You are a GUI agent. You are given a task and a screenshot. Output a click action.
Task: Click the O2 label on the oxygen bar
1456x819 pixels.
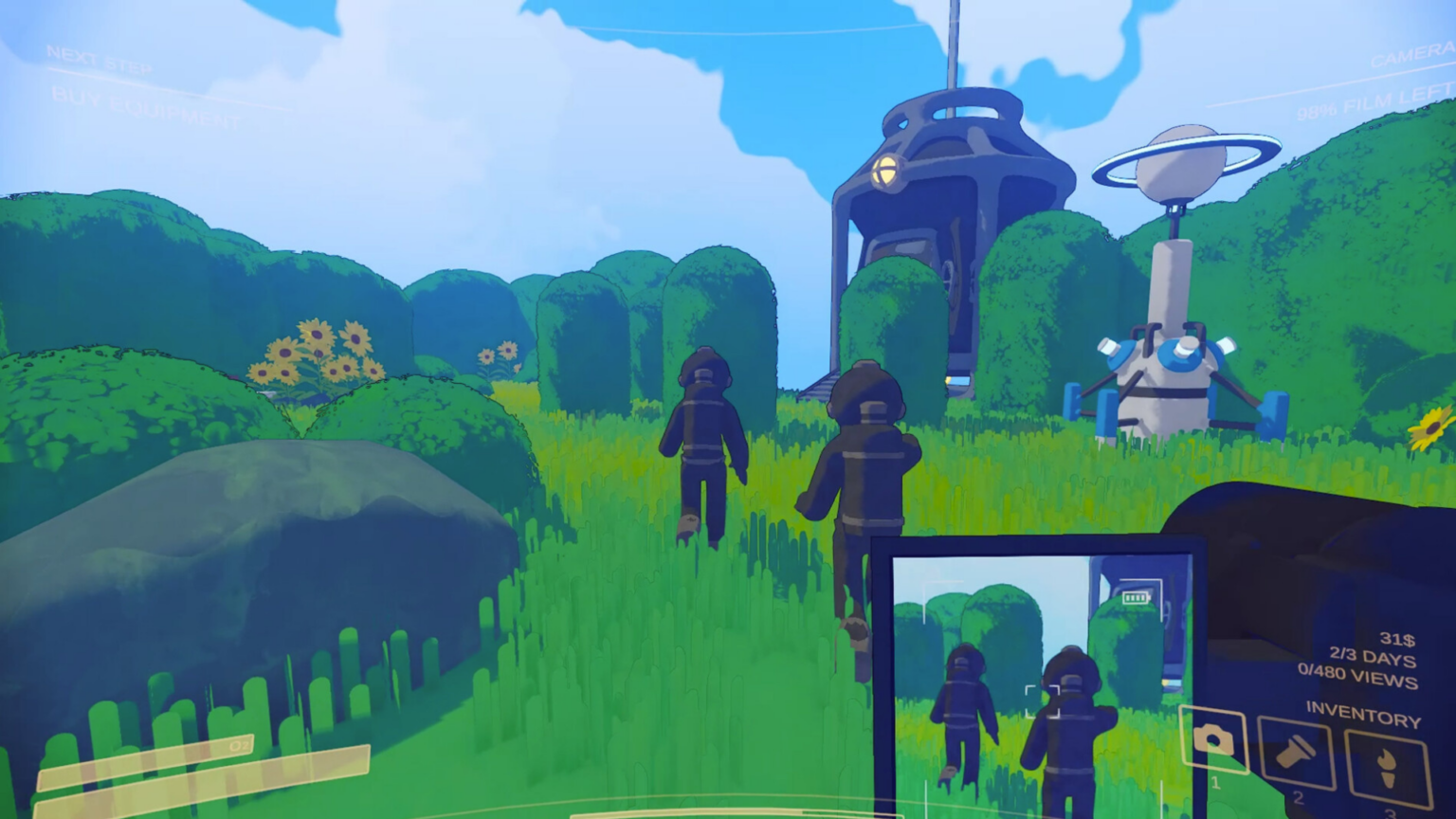click(x=237, y=744)
